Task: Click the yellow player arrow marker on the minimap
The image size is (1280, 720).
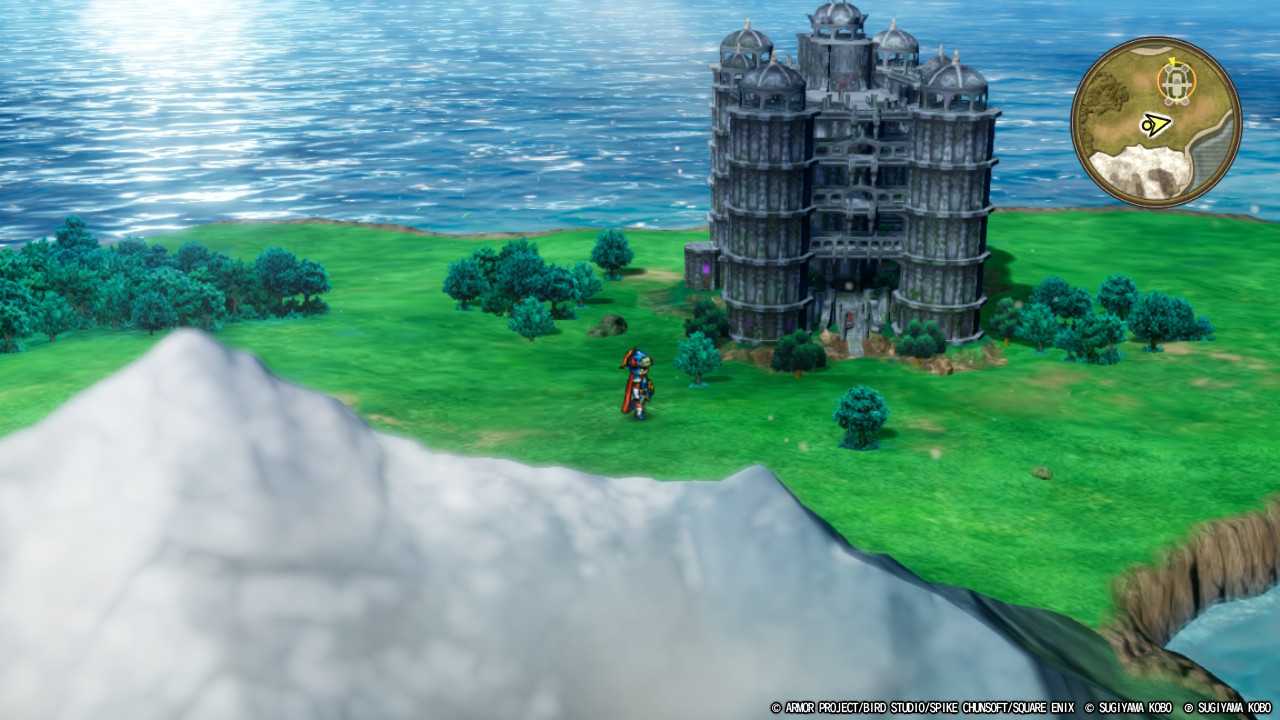Action: 1156,124
